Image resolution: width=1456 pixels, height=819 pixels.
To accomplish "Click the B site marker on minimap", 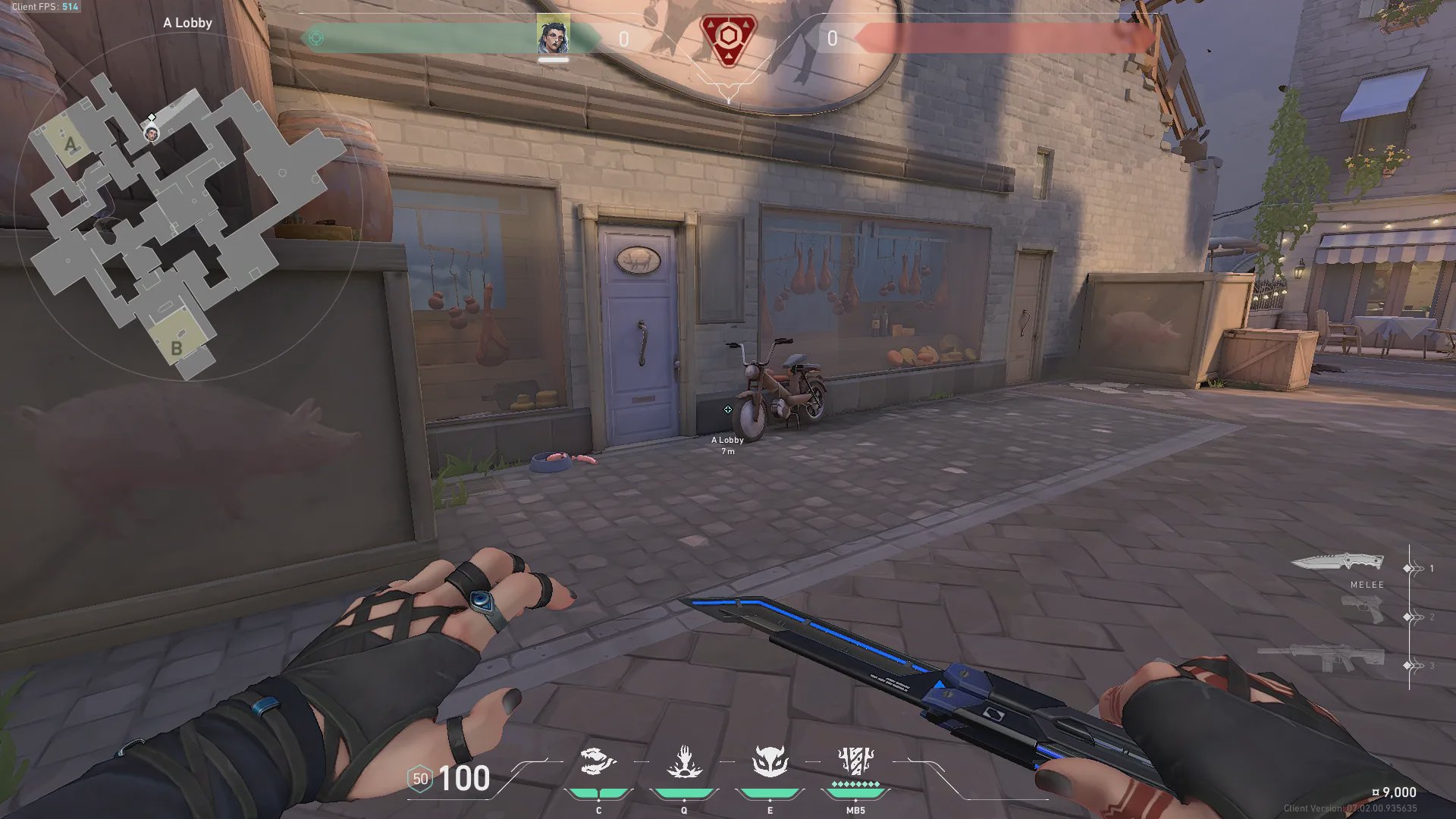I will coord(176,348).
